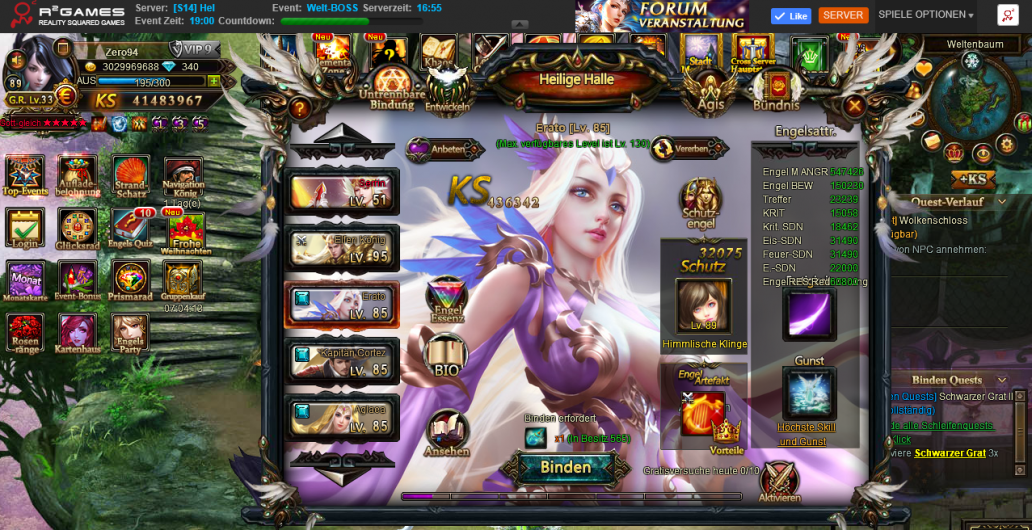Close the Heilige Halle window
This screenshot has width=1032, height=530.
coord(854,106)
